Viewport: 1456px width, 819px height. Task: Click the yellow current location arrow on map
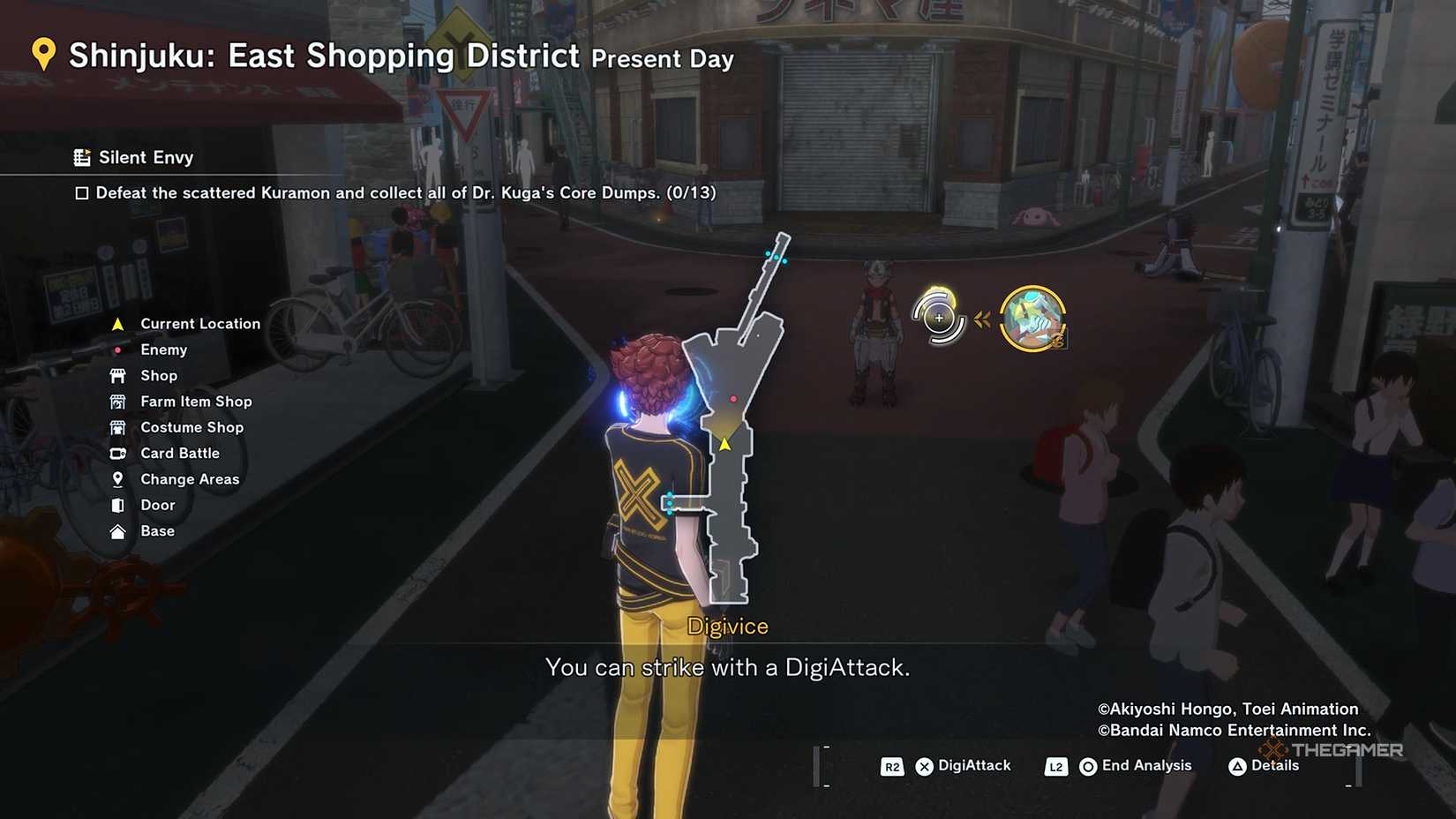coord(724,444)
